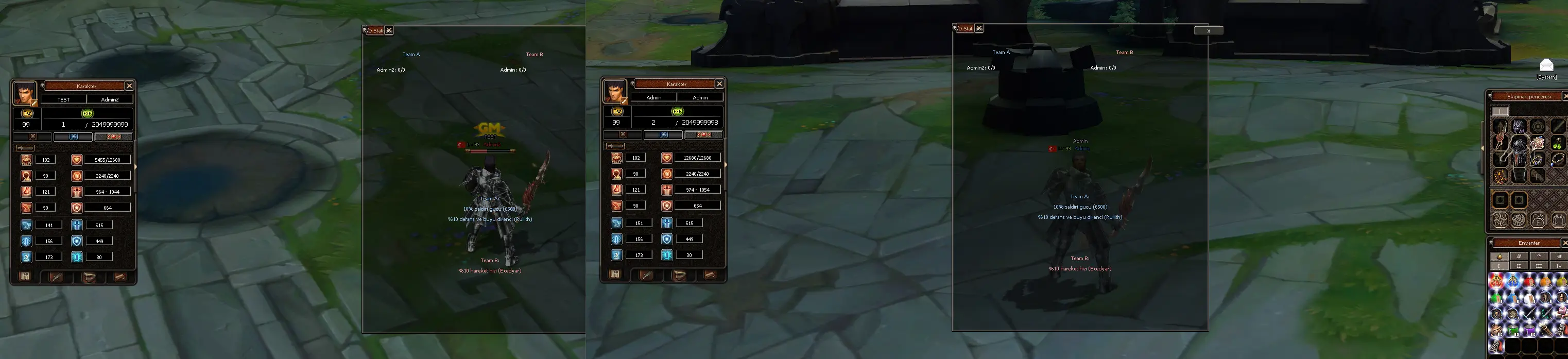Open inventory page IV
1568x359 pixels.
1558,266
